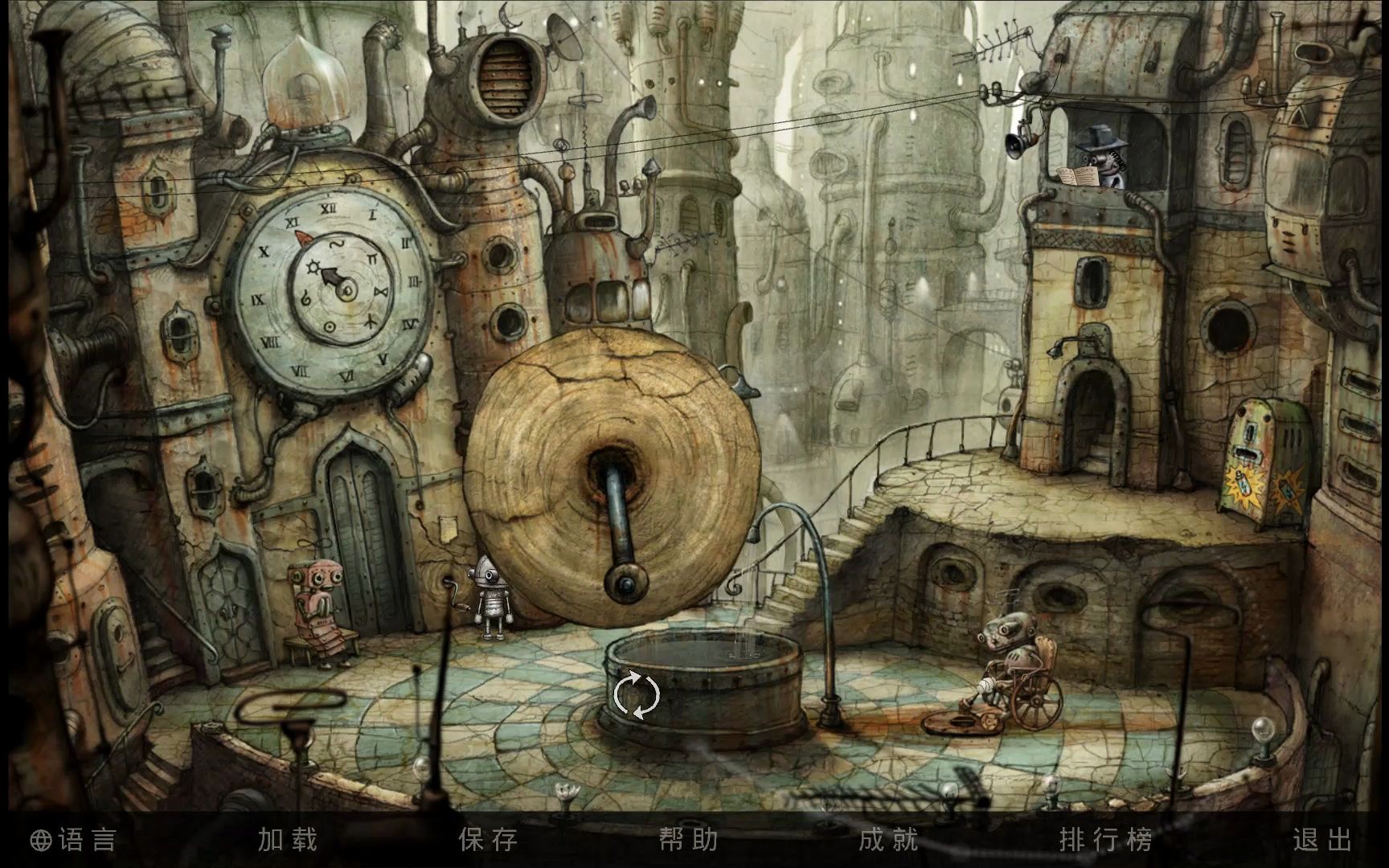Image resolution: width=1389 pixels, height=868 pixels.
Task: Open the 语言 language menu
Action: point(75,840)
